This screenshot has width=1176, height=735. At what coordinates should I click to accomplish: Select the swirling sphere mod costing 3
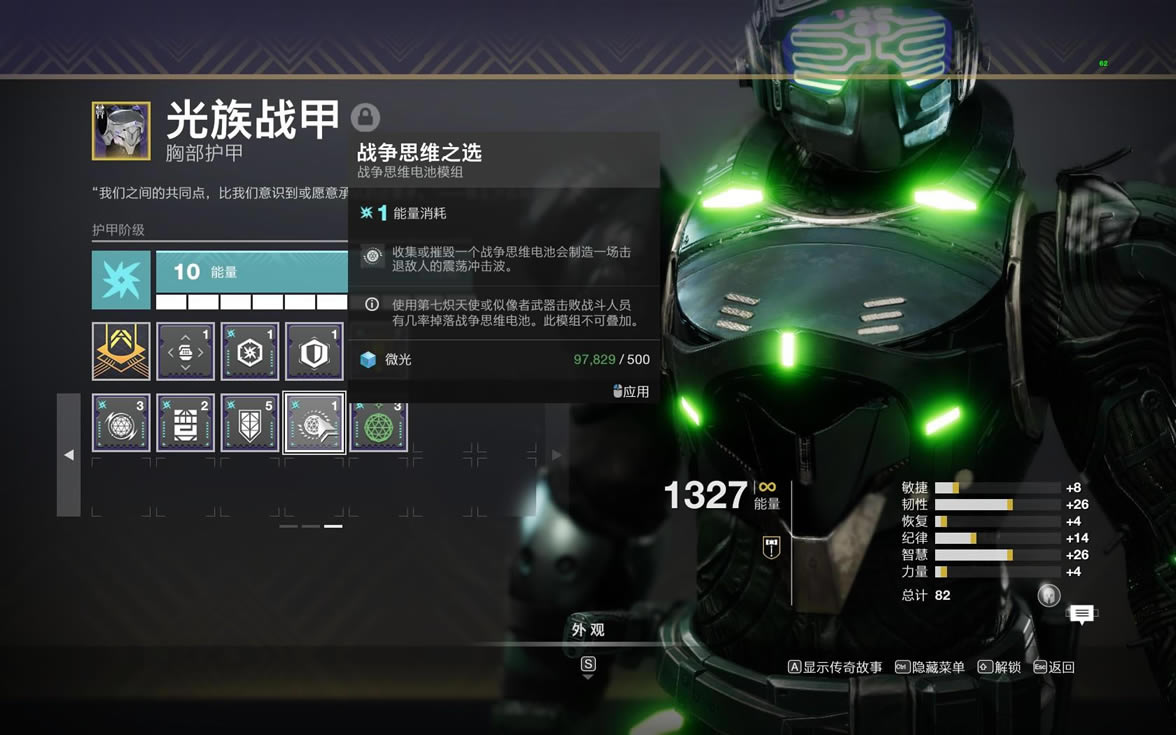tap(121, 422)
